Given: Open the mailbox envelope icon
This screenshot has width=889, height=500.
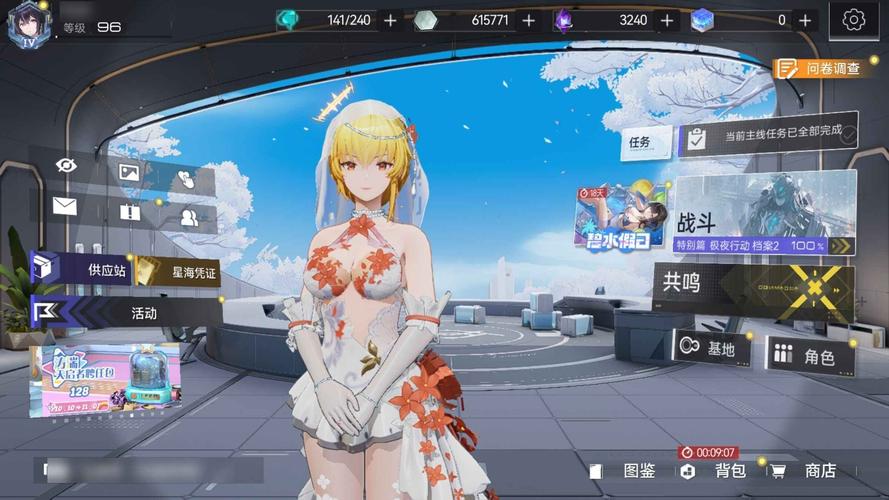Looking at the screenshot, I should pyautogui.click(x=65, y=207).
